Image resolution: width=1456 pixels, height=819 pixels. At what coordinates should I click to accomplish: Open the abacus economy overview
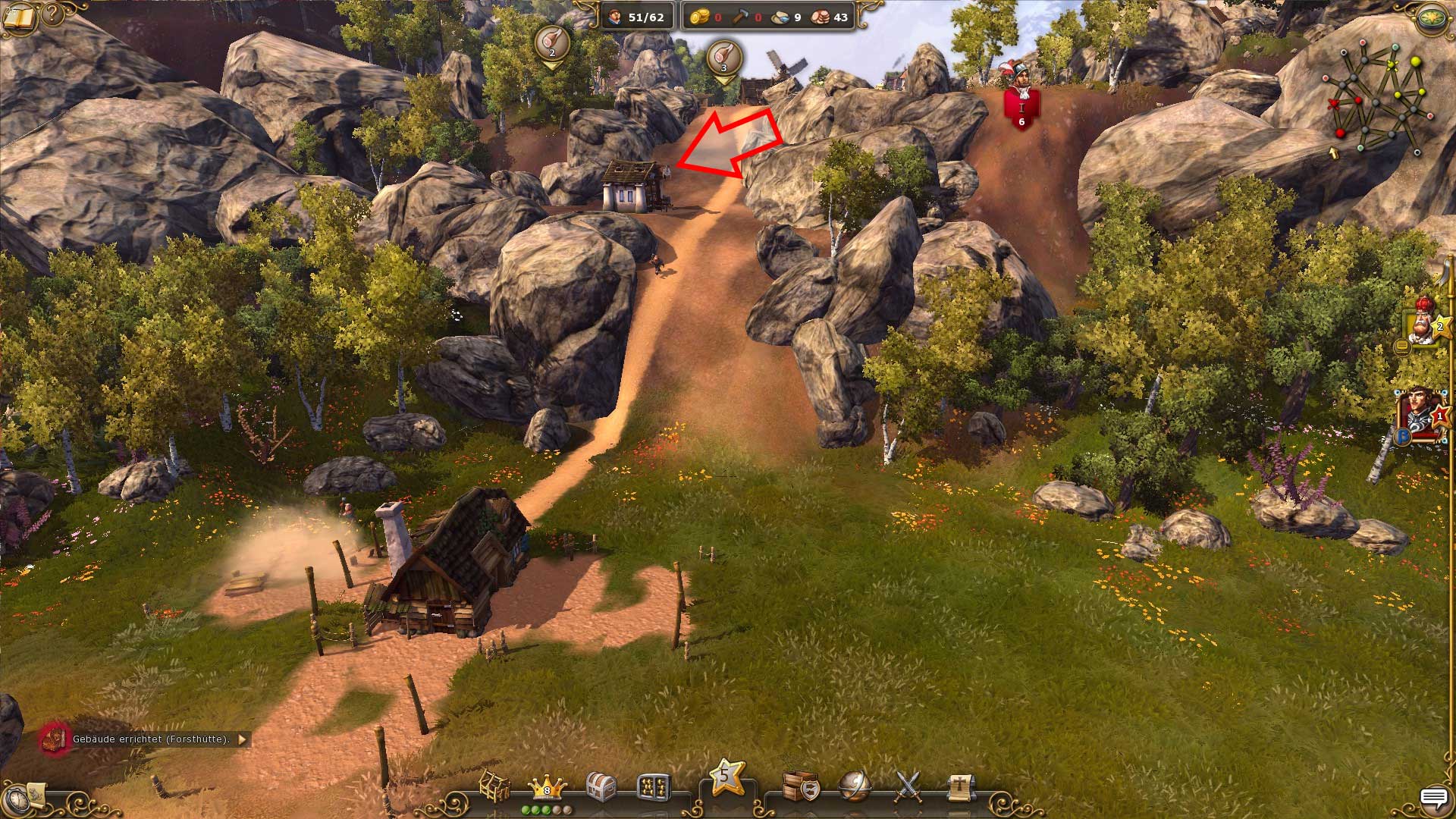[654, 787]
